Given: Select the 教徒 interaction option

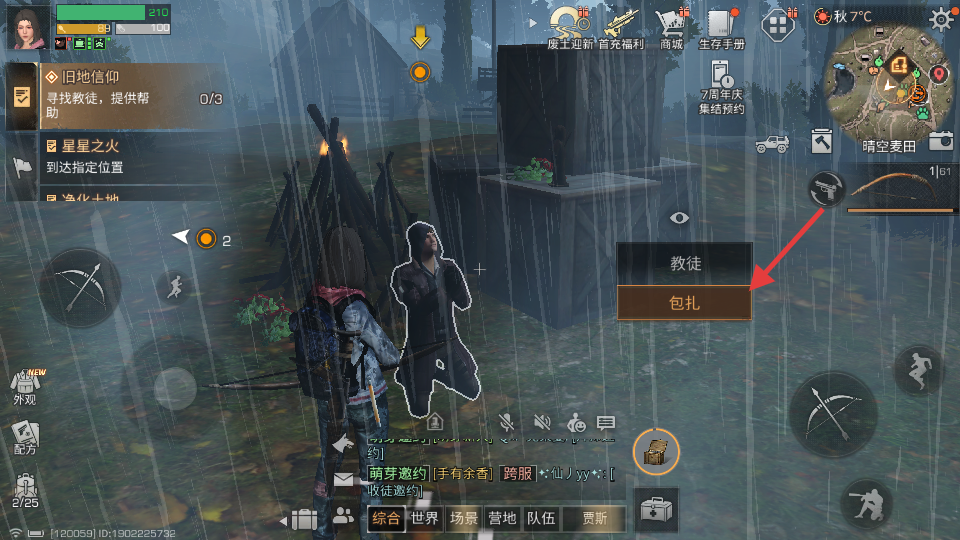Looking at the screenshot, I should coord(684,264).
